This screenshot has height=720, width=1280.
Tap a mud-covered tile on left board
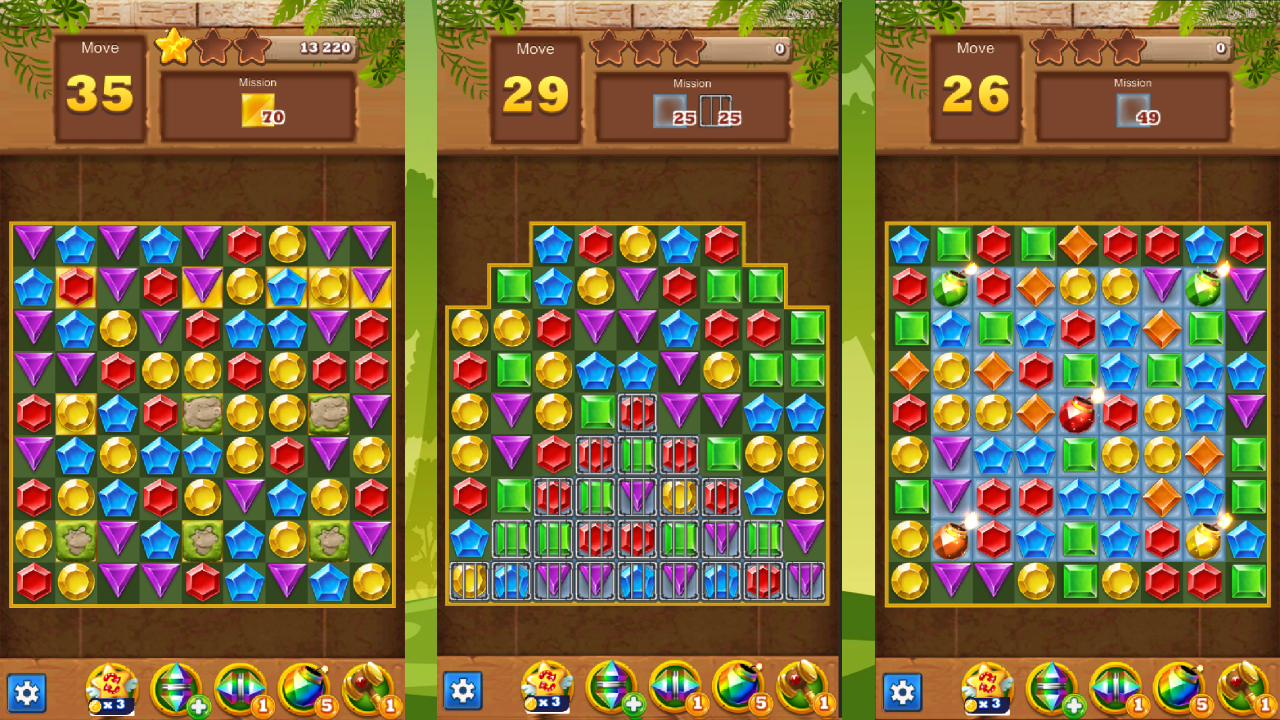pos(202,413)
